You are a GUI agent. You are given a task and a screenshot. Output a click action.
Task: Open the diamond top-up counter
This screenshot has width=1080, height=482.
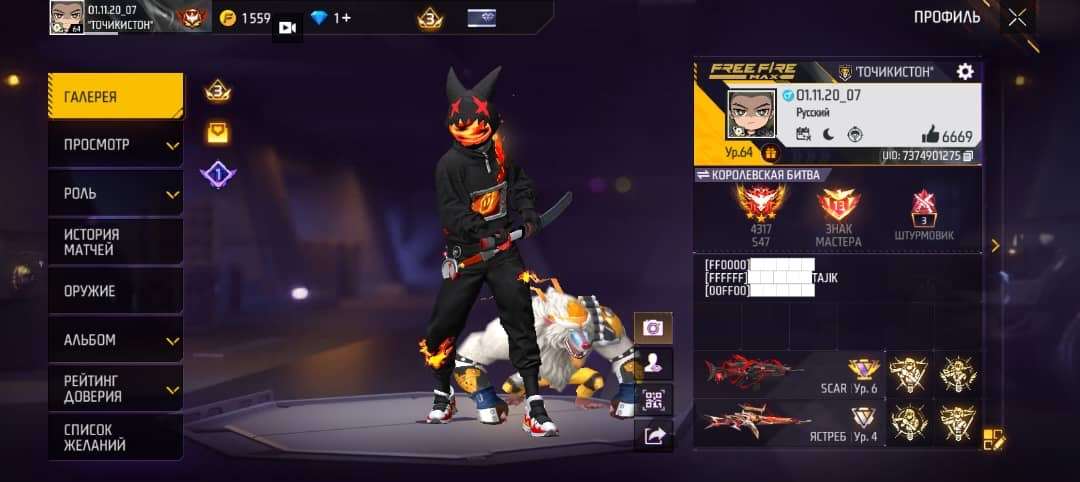coord(330,18)
